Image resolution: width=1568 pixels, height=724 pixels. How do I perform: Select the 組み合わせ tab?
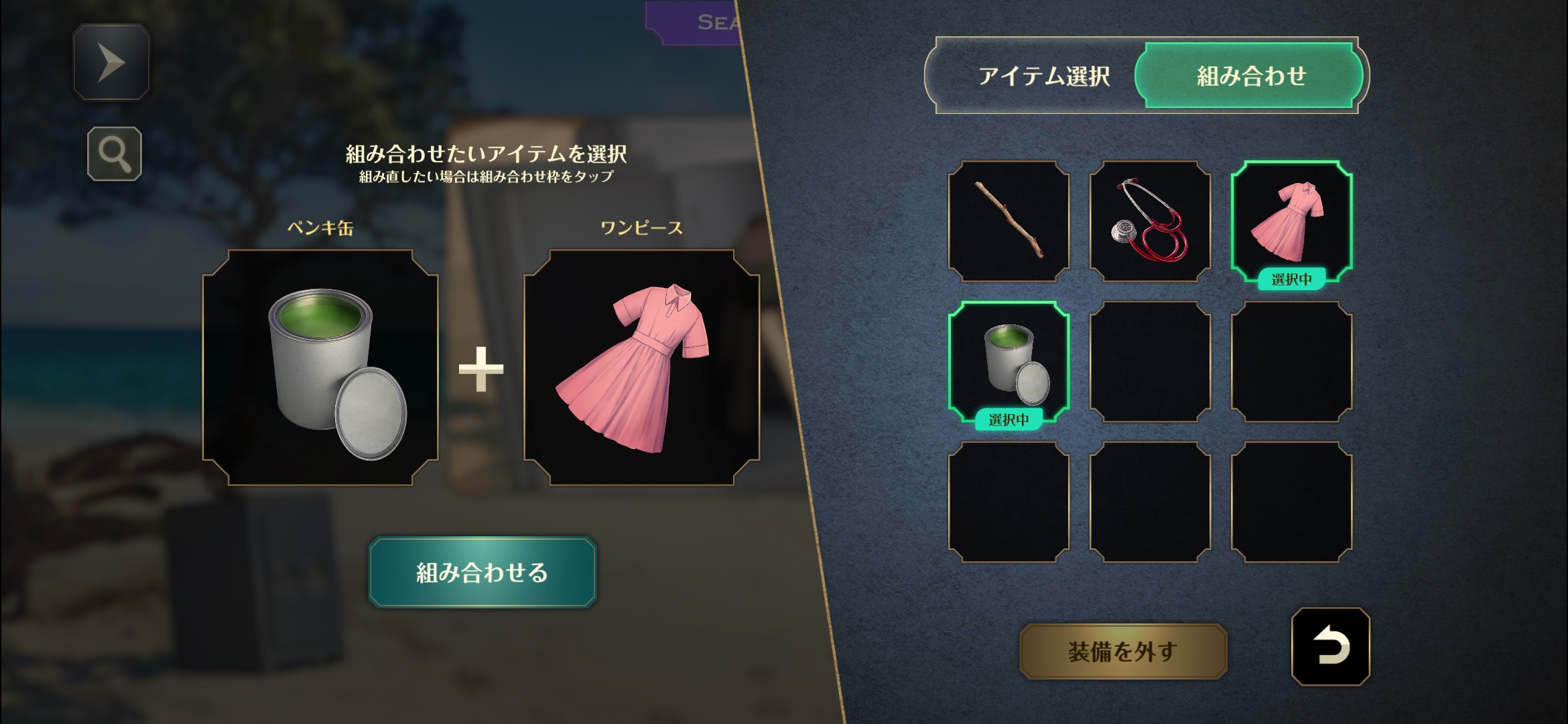(1250, 76)
